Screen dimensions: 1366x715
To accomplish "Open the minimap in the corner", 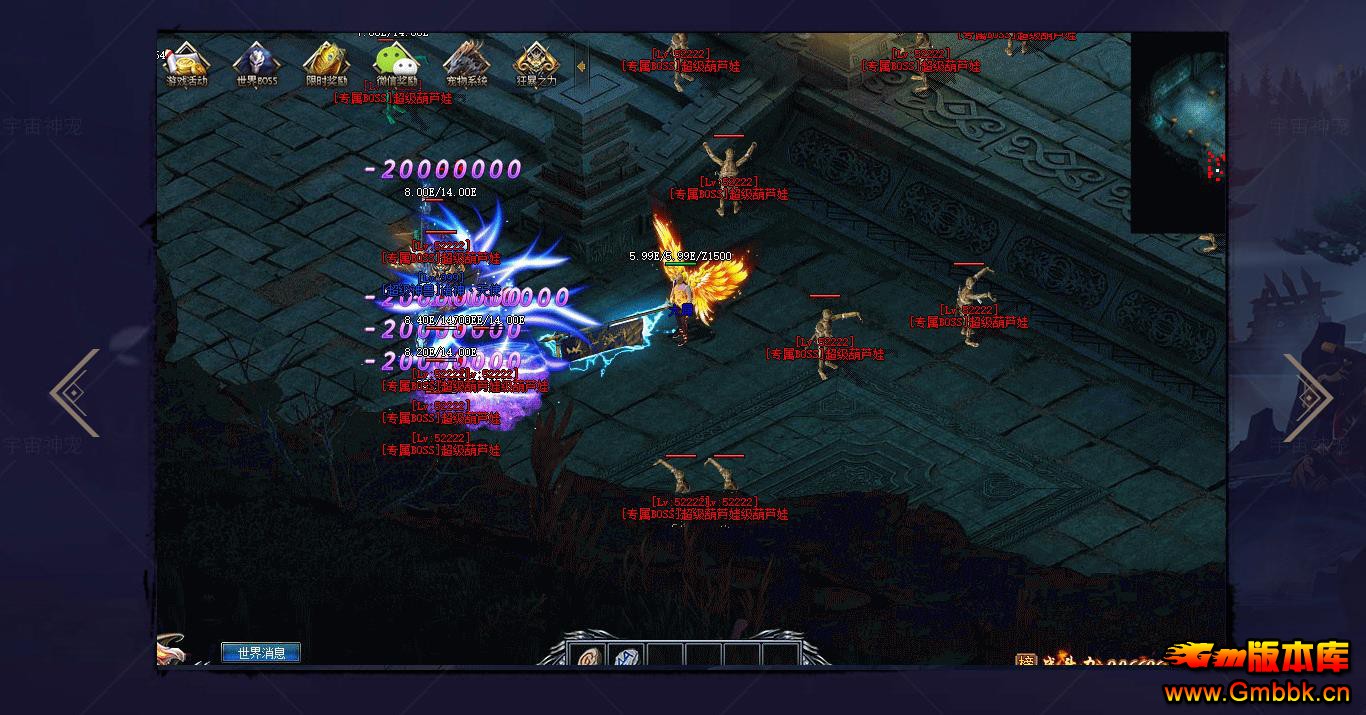I will click(x=1178, y=132).
